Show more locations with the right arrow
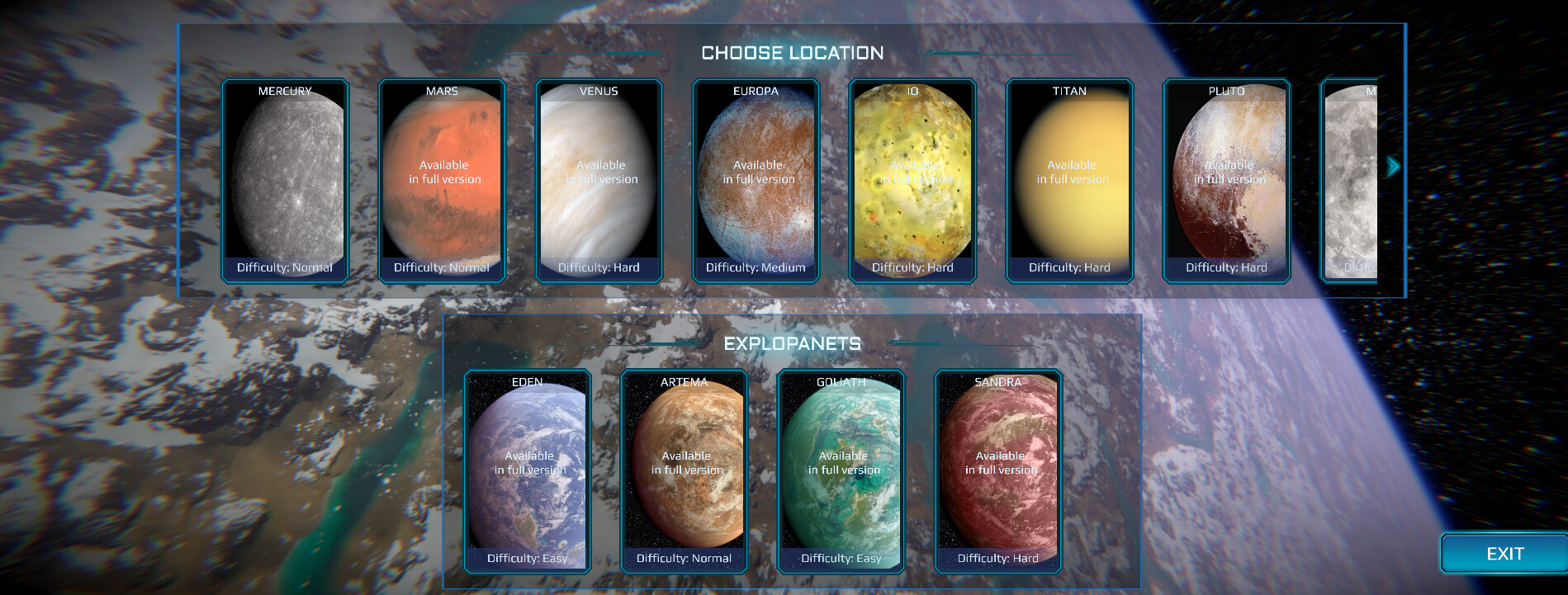1568x595 pixels. [1394, 167]
